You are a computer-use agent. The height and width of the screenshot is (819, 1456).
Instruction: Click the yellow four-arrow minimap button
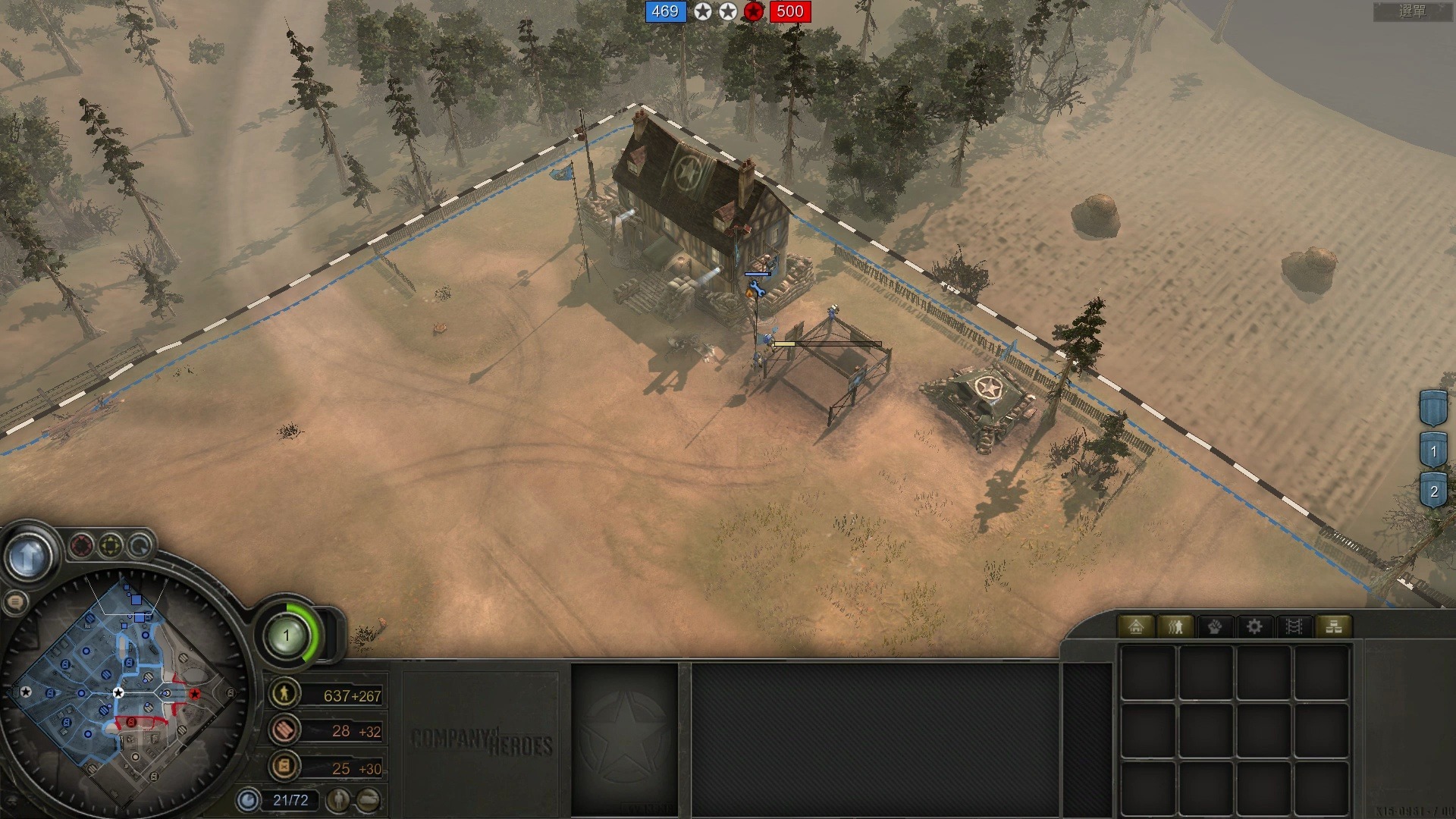point(111,545)
